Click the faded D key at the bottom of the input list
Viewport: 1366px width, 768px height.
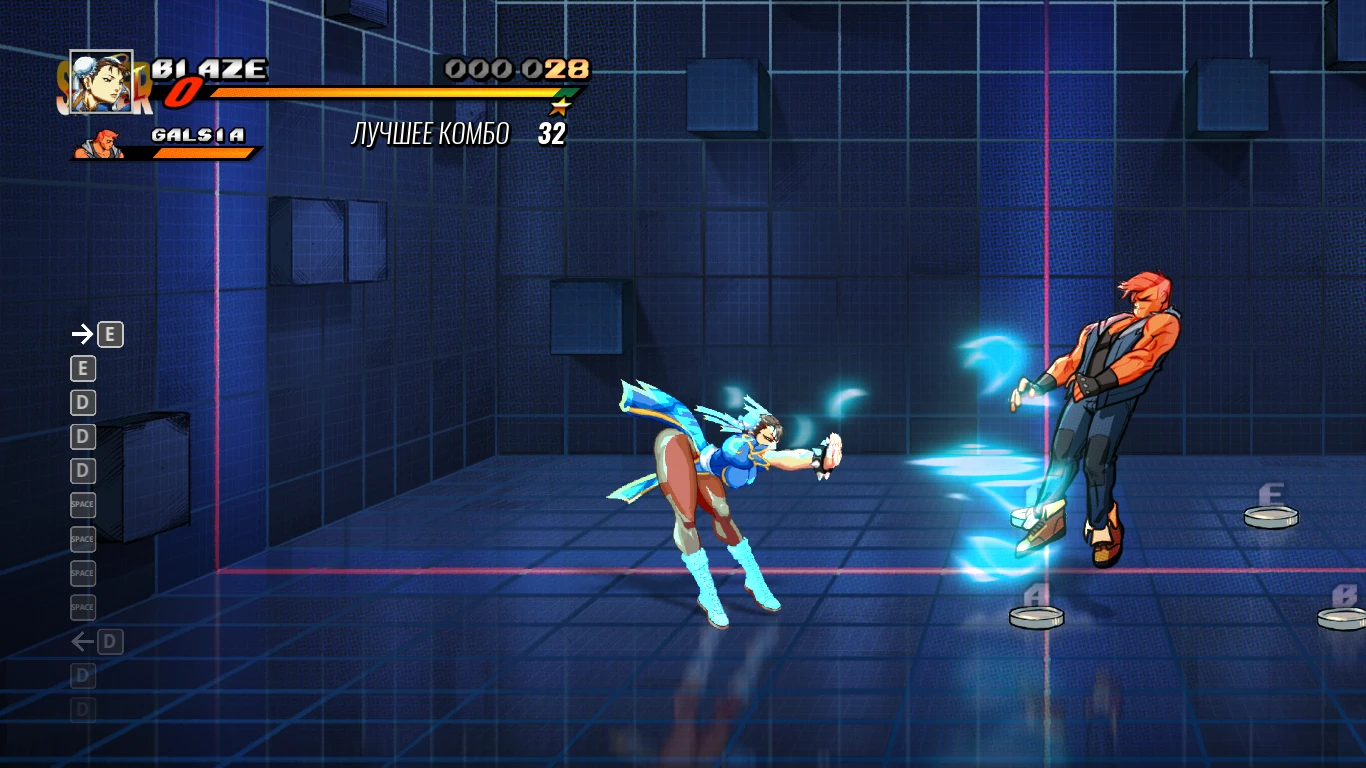(x=83, y=710)
